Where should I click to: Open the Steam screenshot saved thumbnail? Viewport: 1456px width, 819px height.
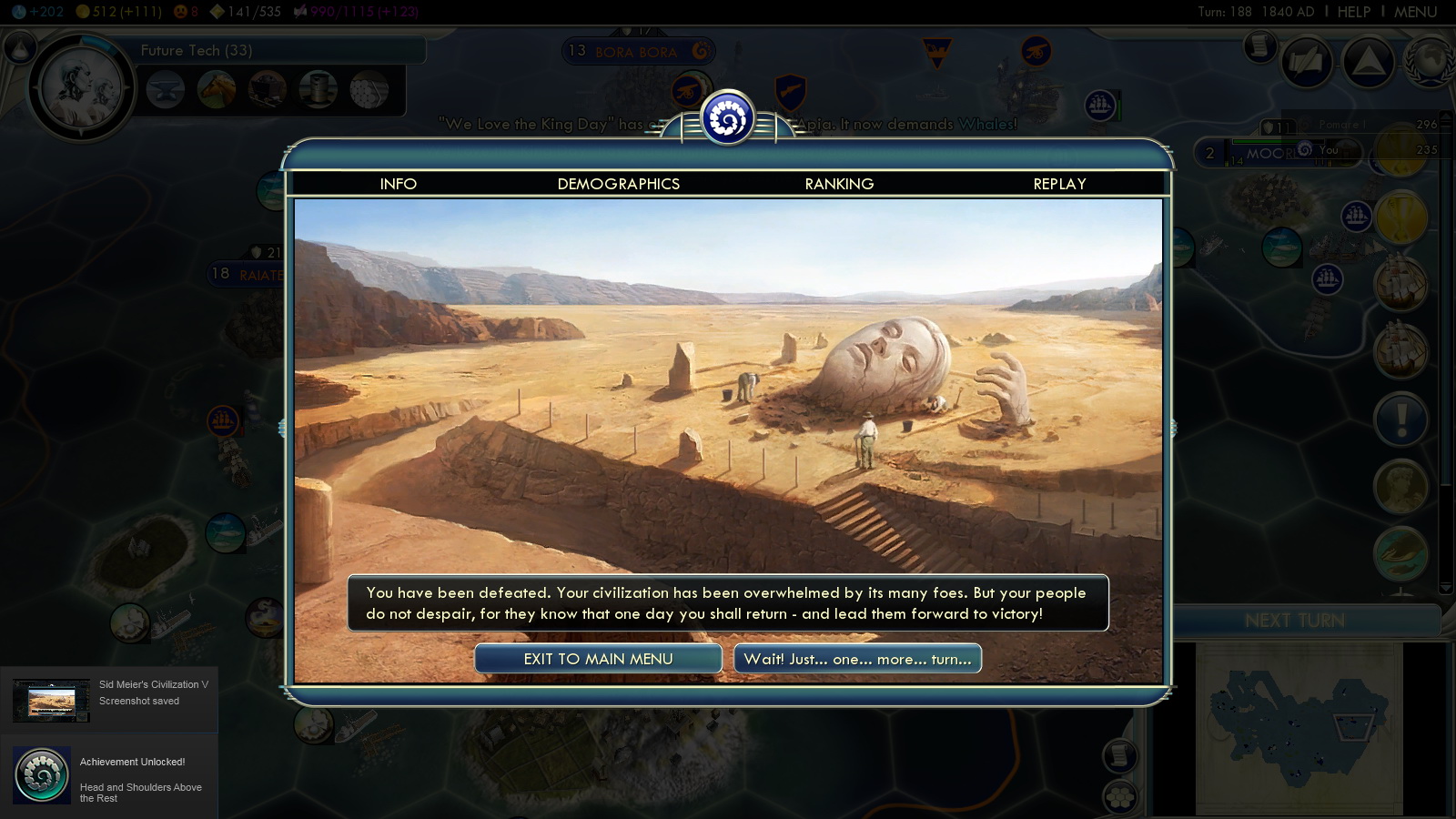51,701
